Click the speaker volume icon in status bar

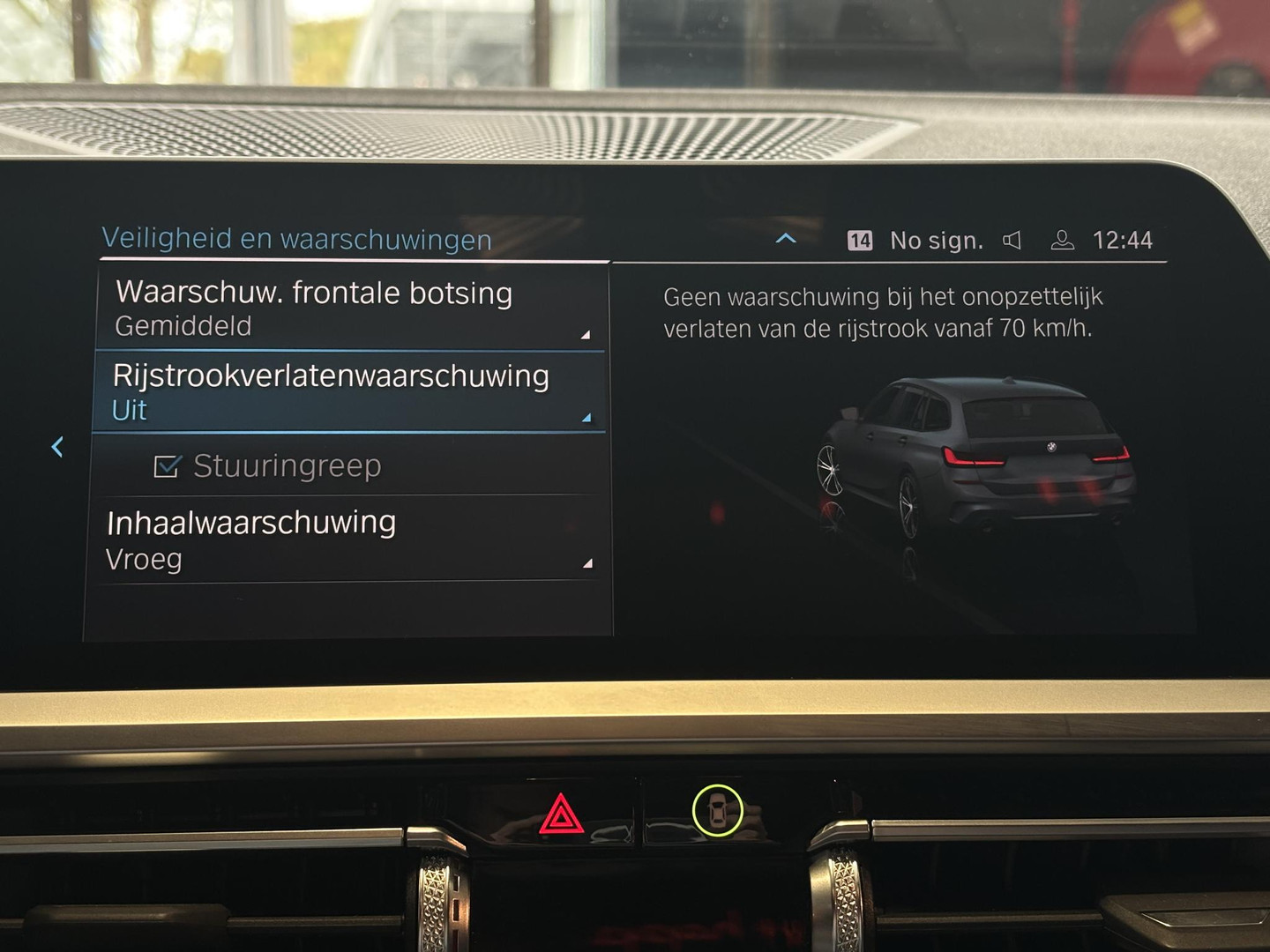pos(1012,239)
